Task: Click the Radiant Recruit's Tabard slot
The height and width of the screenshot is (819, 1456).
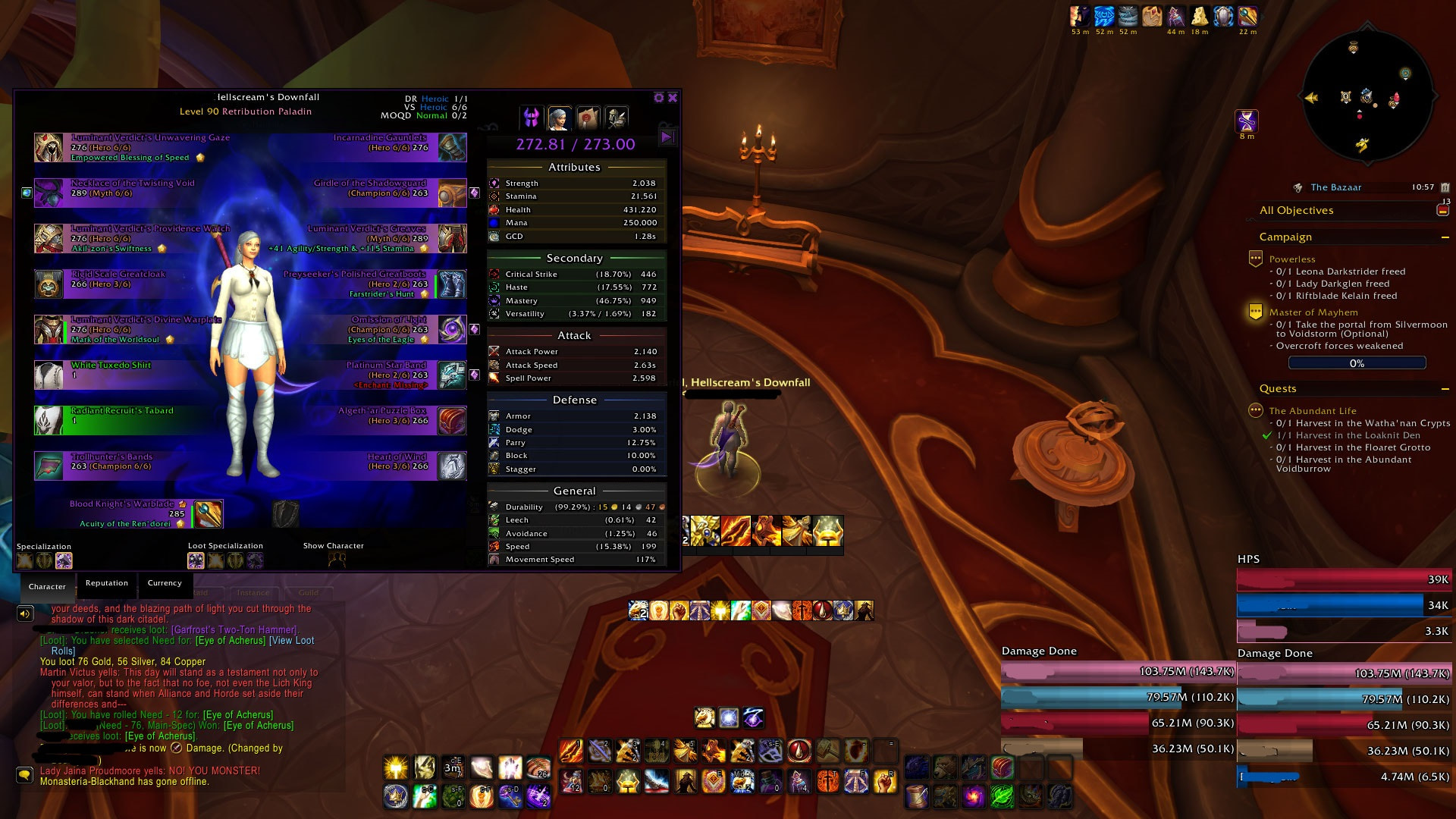Action: [x=49, y=420]
